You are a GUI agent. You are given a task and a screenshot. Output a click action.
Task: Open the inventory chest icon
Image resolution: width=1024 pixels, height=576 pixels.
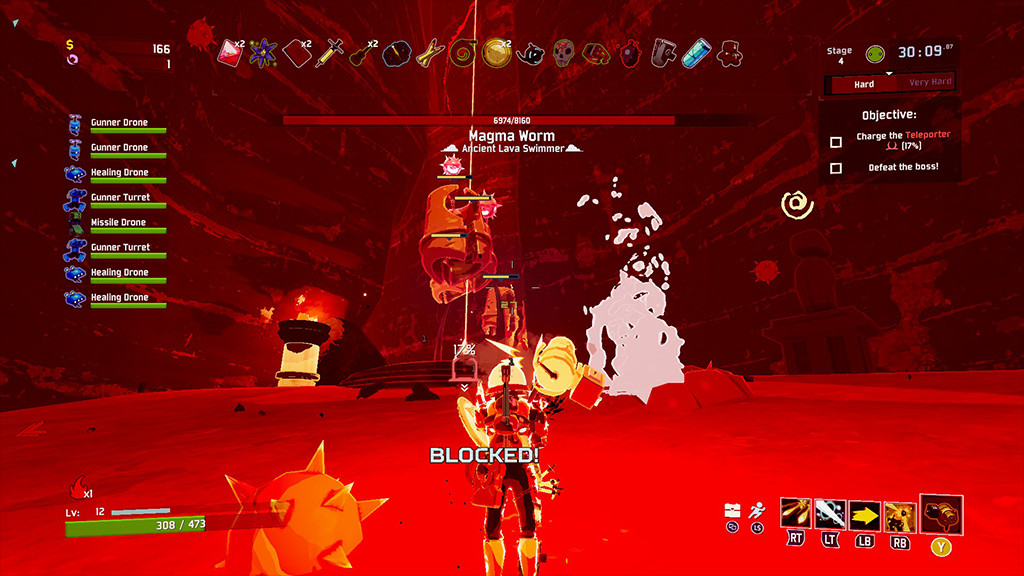pyautogui.click(x=732, y=510)
